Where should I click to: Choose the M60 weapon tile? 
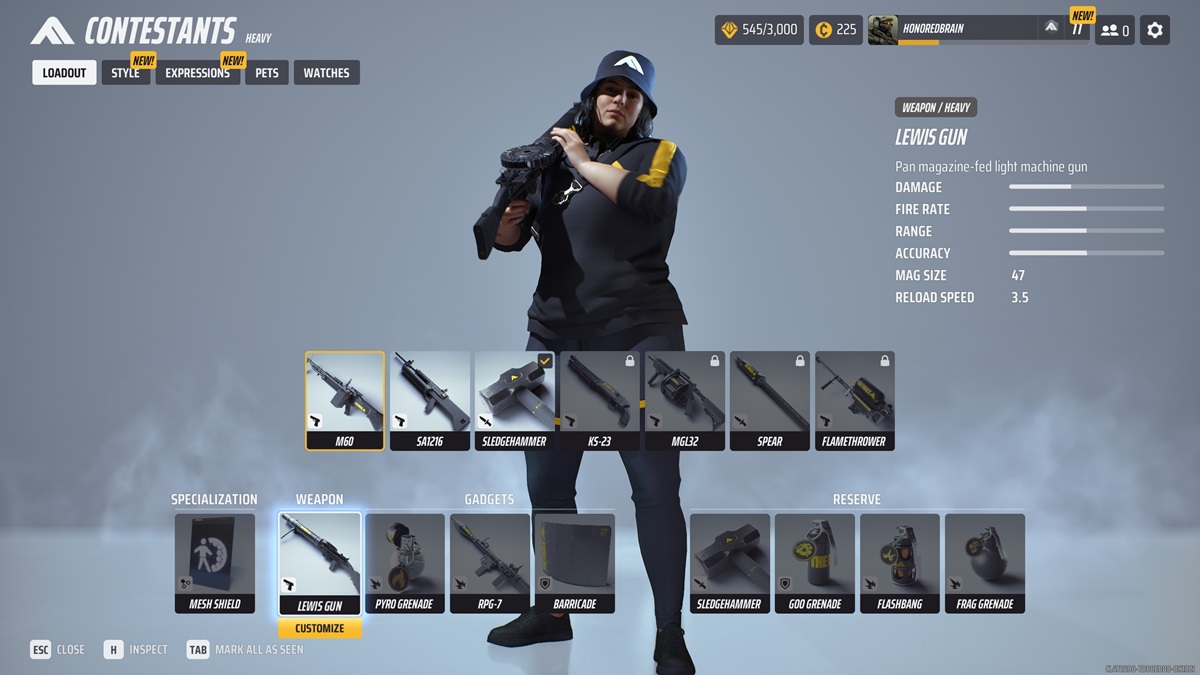[x=345, y=400]
